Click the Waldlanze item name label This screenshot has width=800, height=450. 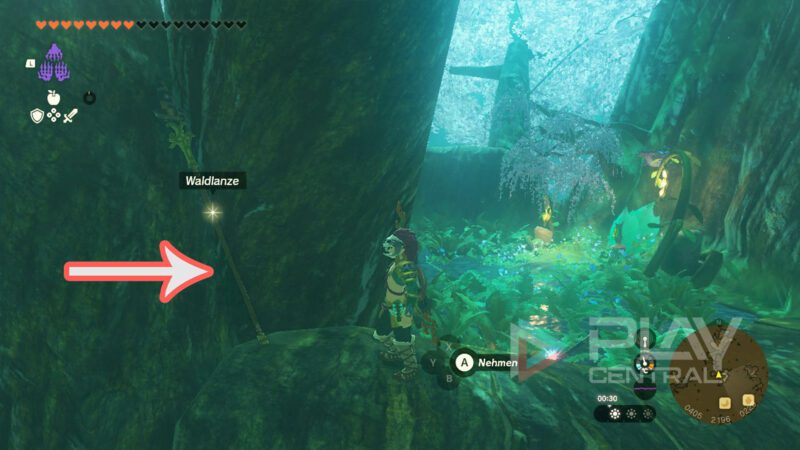tap(211, 181)
